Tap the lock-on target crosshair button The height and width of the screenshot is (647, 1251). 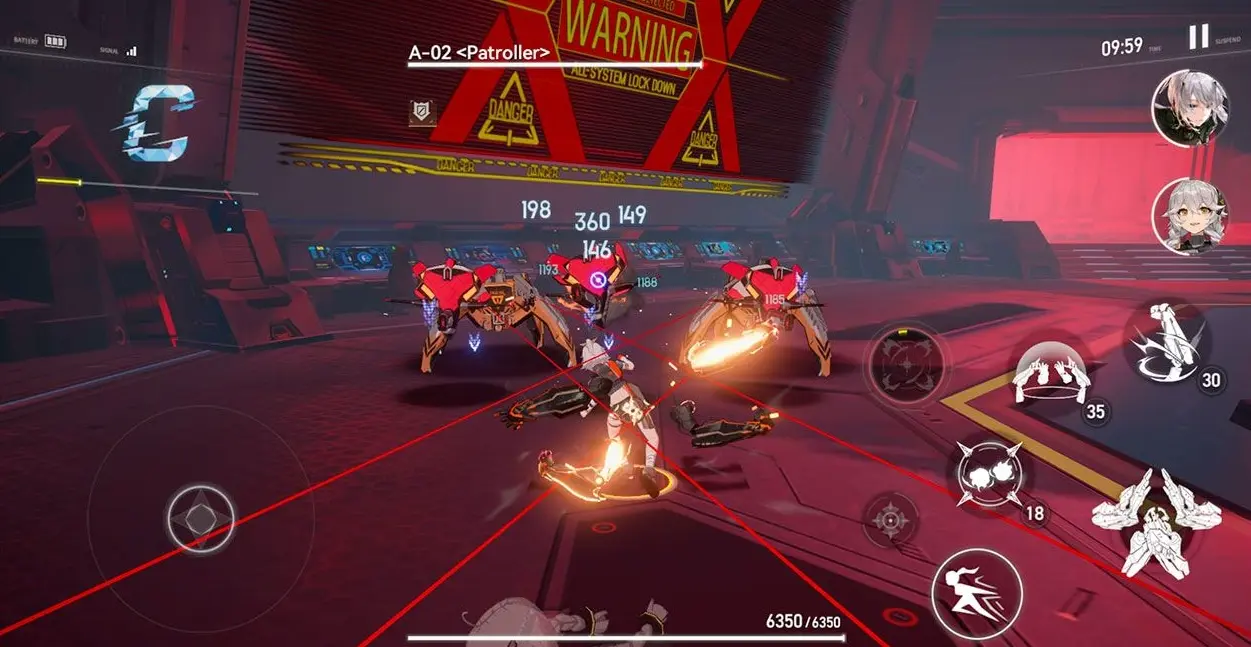click(x=889, y=520)
